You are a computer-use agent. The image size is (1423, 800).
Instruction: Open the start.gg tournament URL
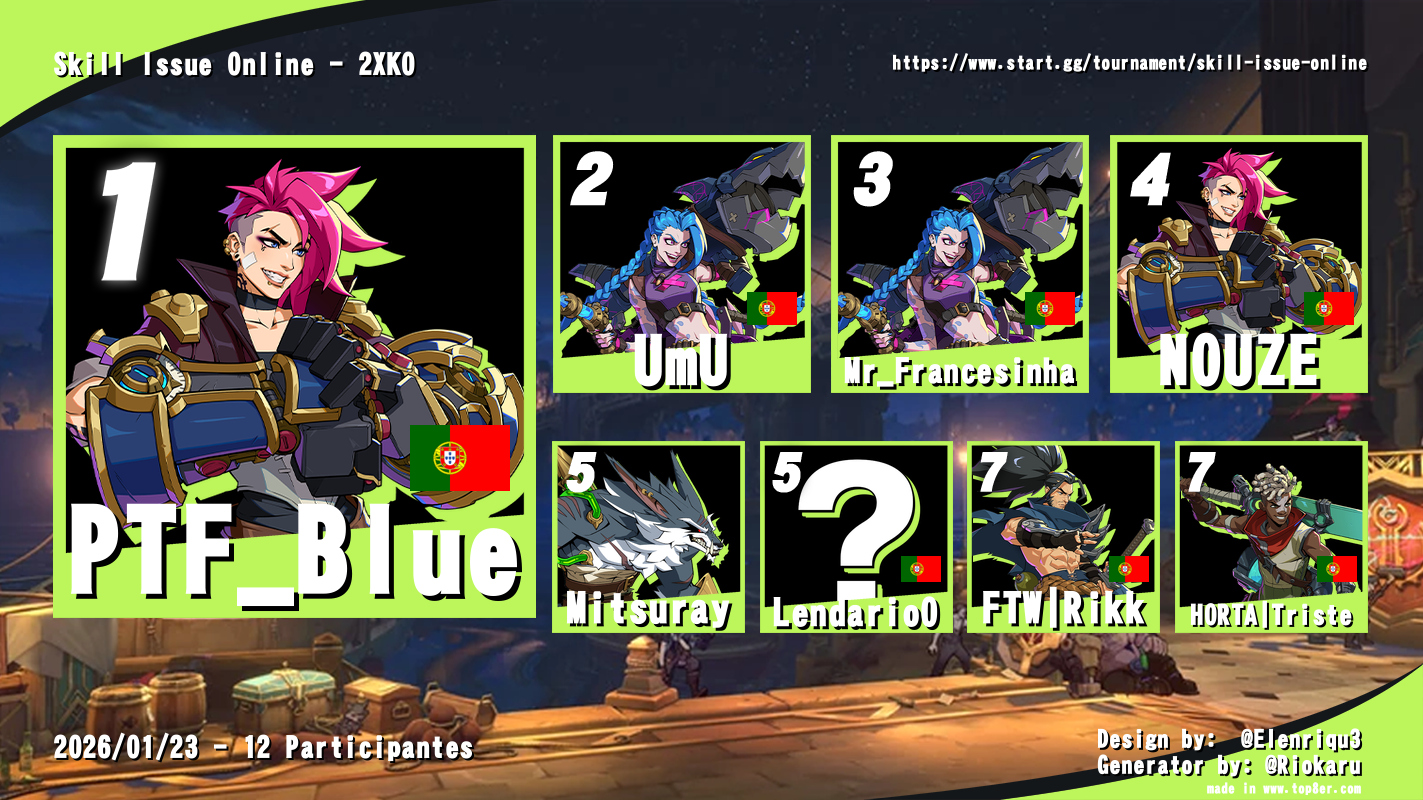1129,63
